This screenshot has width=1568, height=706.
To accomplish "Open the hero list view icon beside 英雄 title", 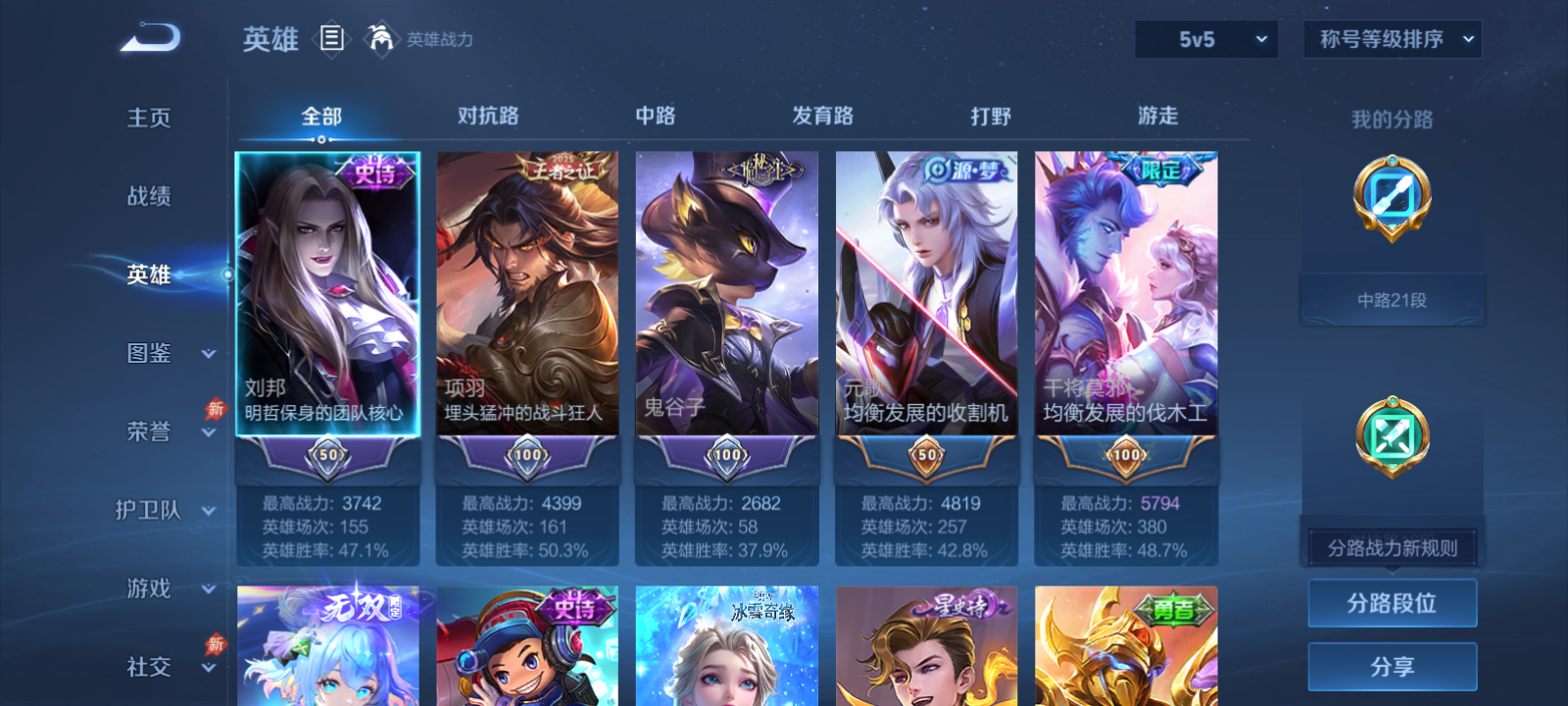I will click(x=333, y=40).
